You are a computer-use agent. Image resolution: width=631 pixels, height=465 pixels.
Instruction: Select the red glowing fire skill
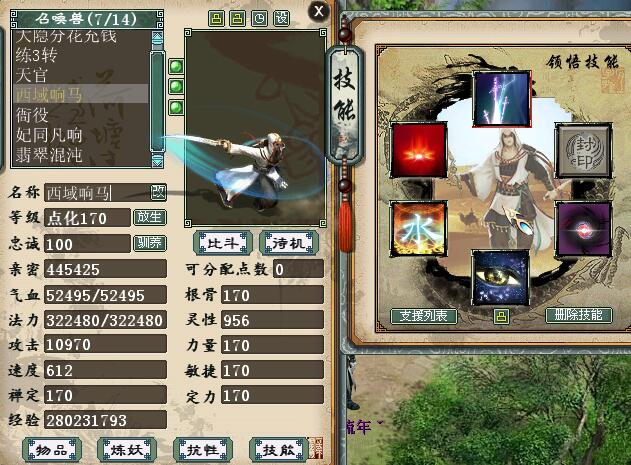(419, 151)
